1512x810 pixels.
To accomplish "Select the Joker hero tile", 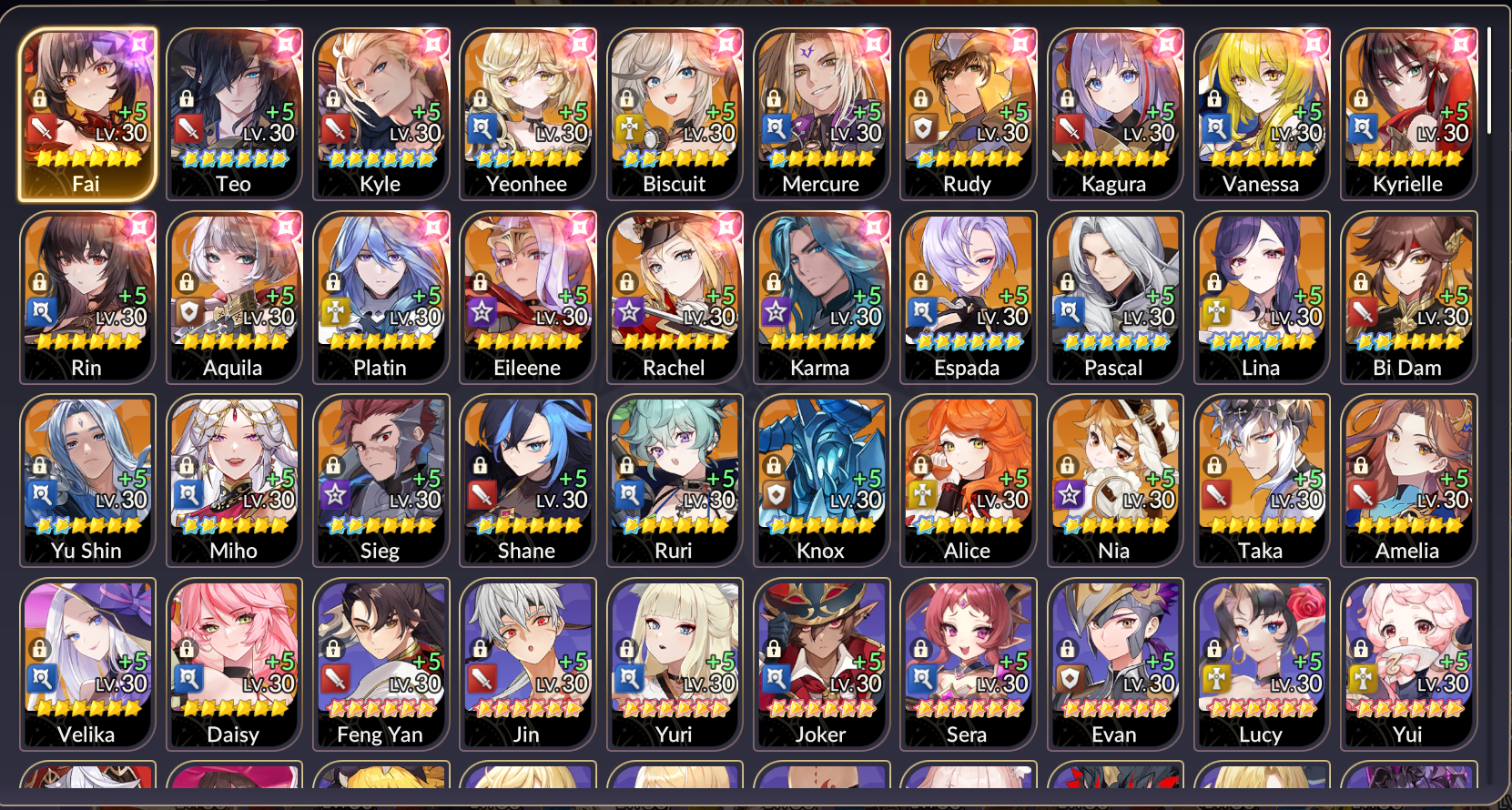I will pyautogui.click(x=821, y=663).
